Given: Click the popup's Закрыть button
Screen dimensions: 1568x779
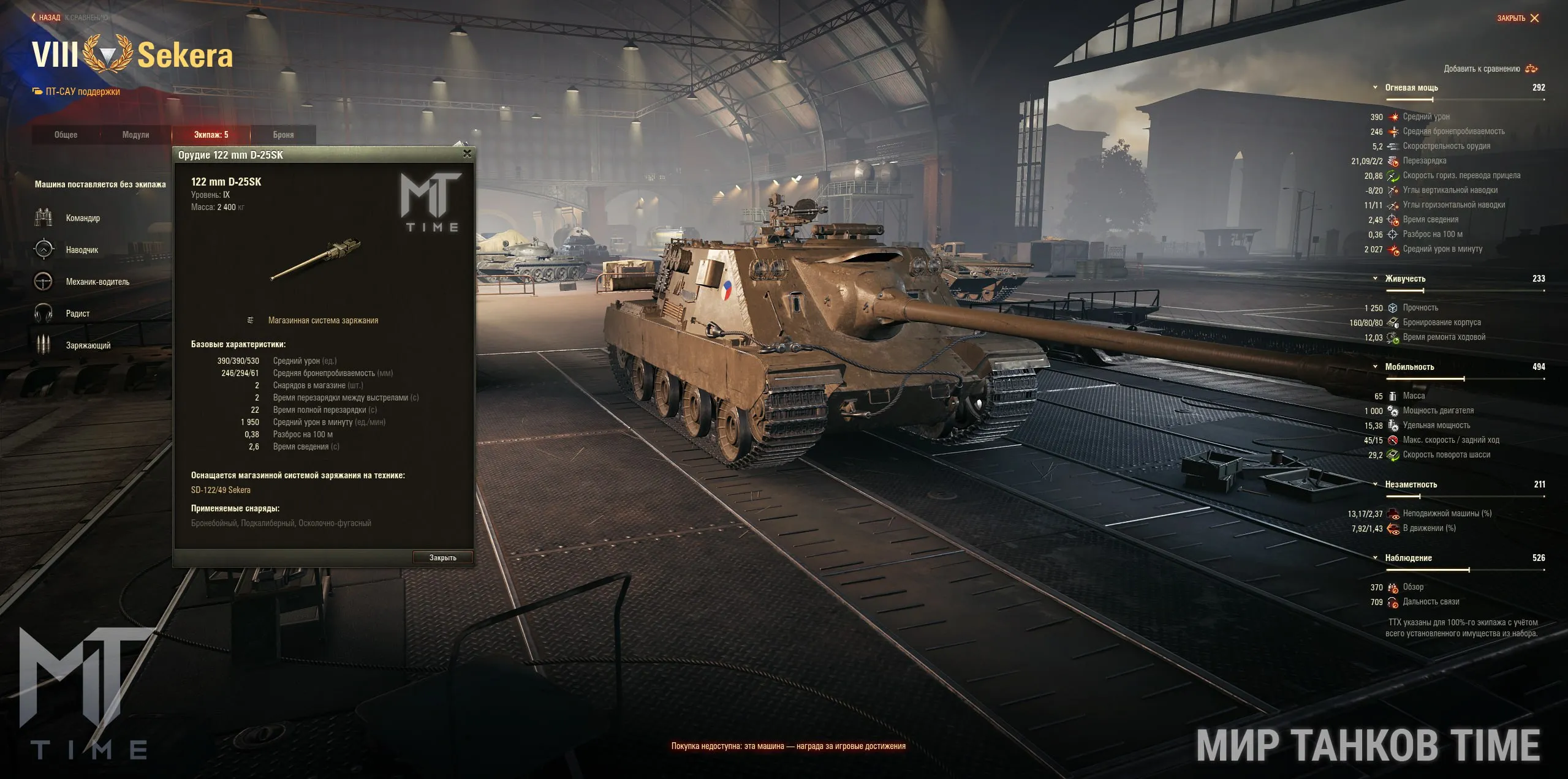Looking at the screenshot, I should (442, 558).
